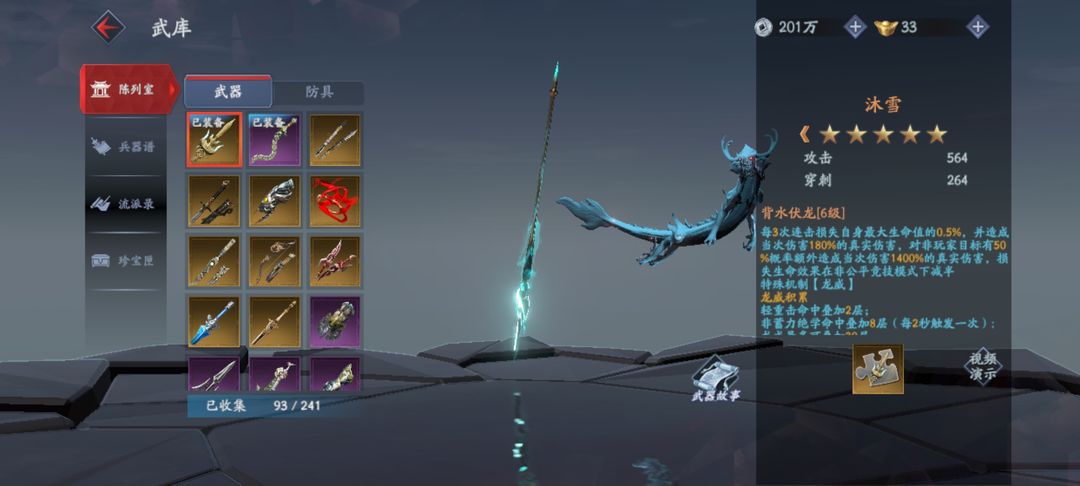Switch to the 防具 armor tab

click(318, 92)
